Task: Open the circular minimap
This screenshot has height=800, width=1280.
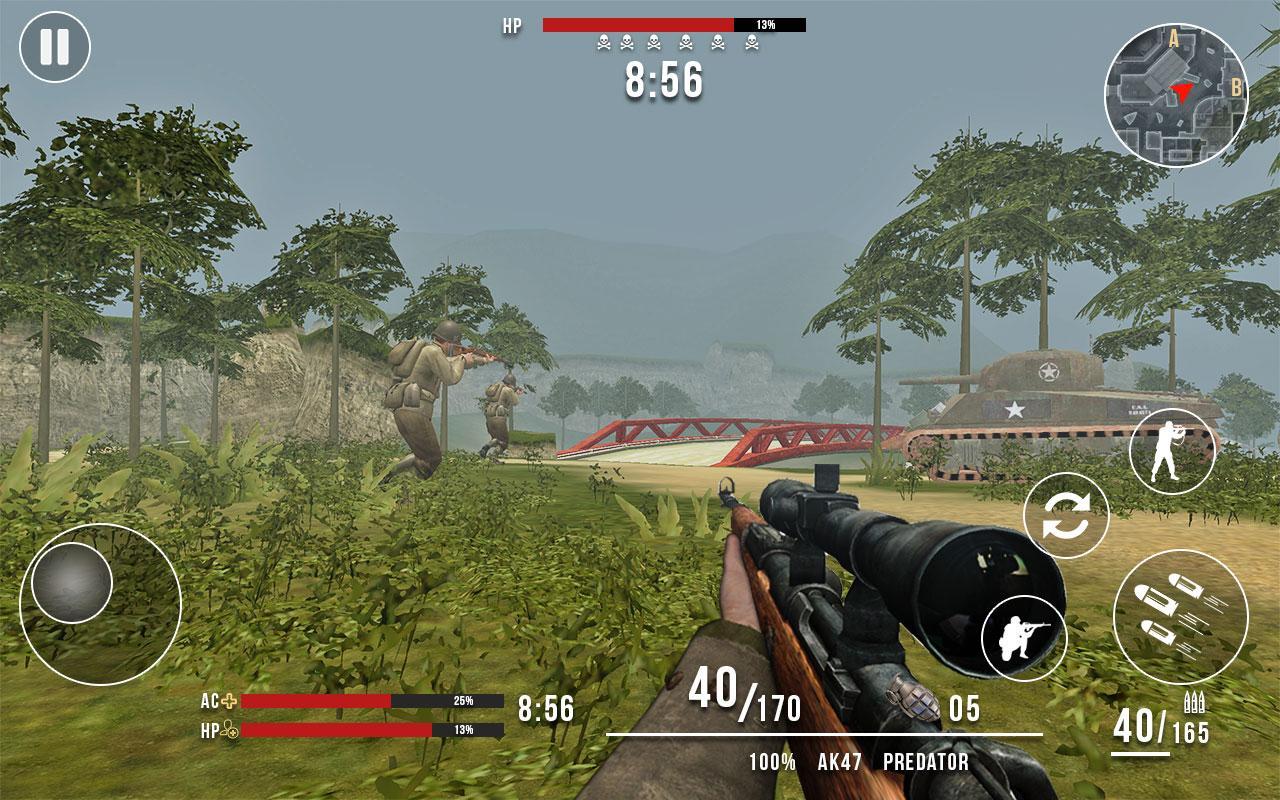Action: (1175, 96)
